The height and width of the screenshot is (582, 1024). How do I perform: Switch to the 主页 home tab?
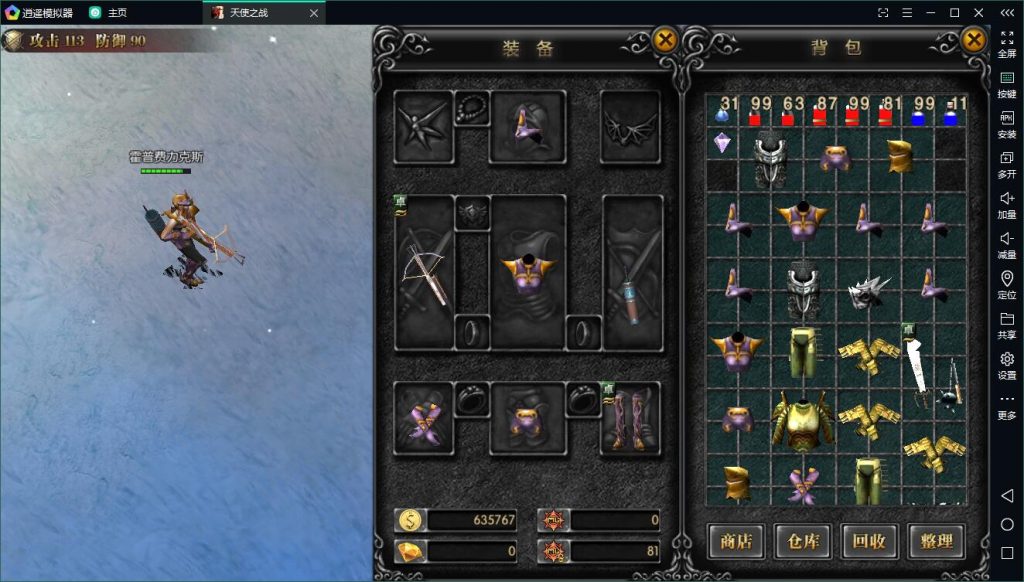tap(116, 13)
